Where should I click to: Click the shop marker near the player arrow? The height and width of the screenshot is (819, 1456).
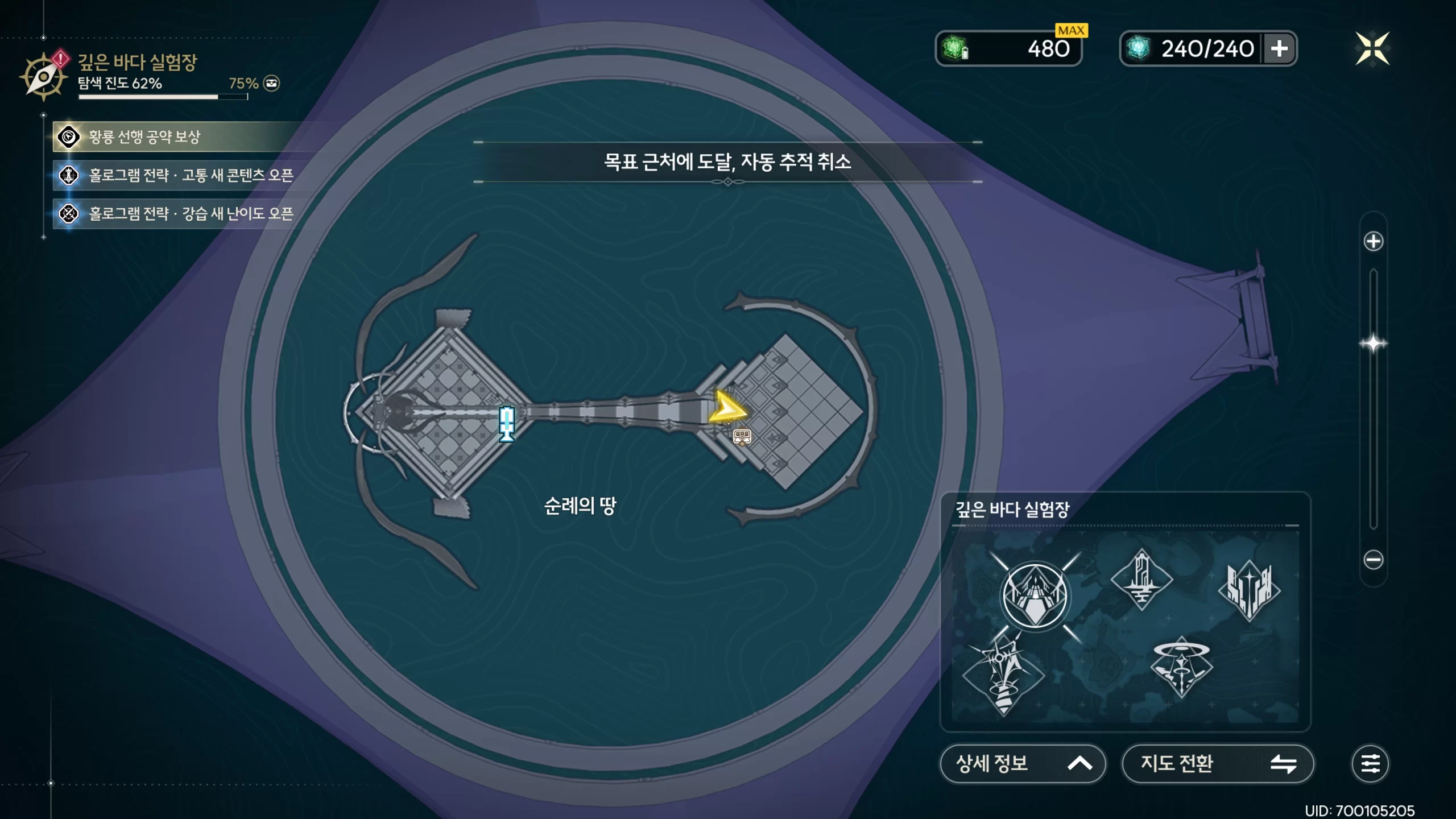[742, 437]
